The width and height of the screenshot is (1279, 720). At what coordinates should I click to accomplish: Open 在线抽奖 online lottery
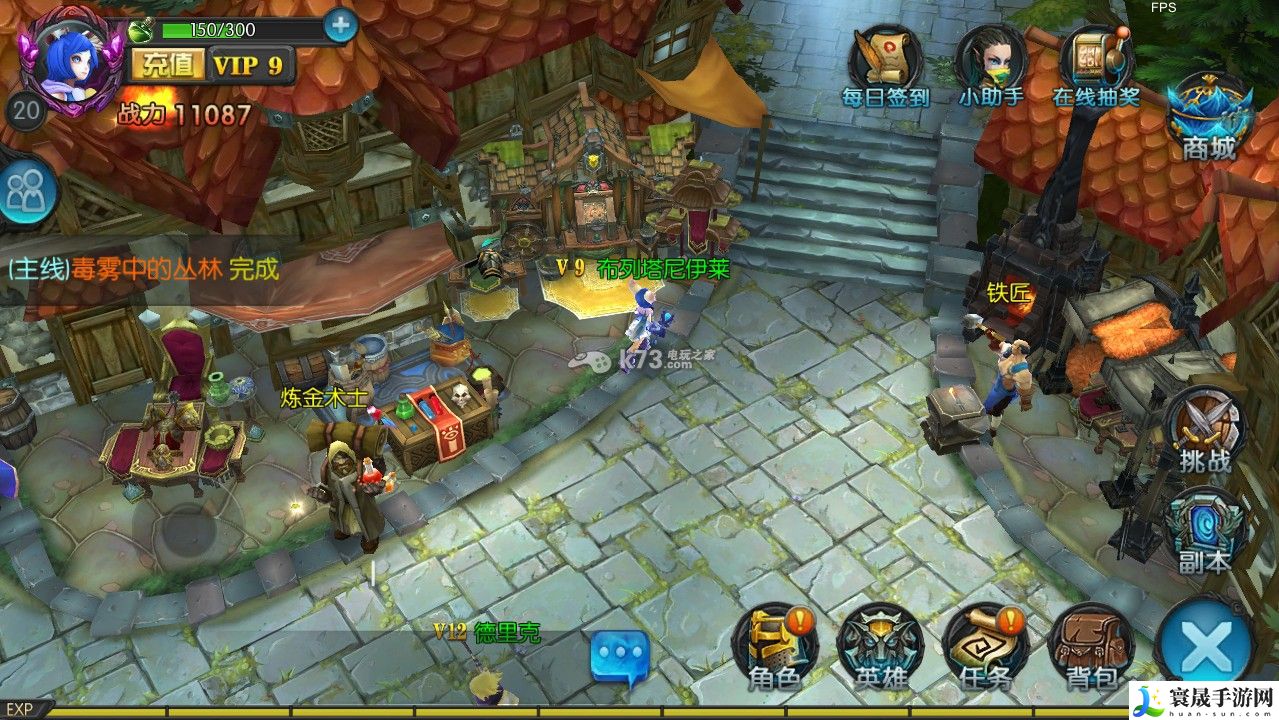(1096, 65)
